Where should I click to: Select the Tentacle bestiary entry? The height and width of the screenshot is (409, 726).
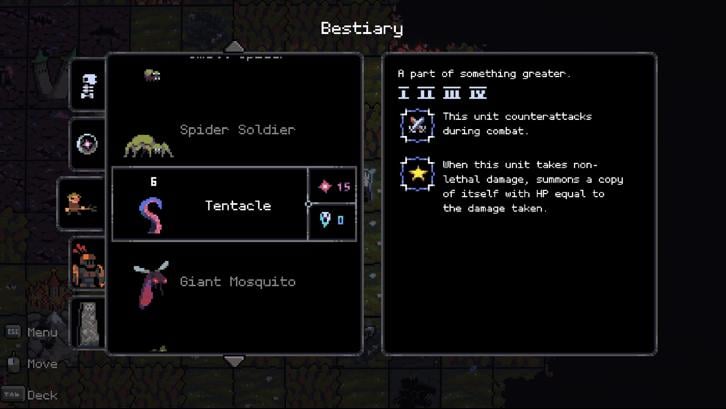237,205
